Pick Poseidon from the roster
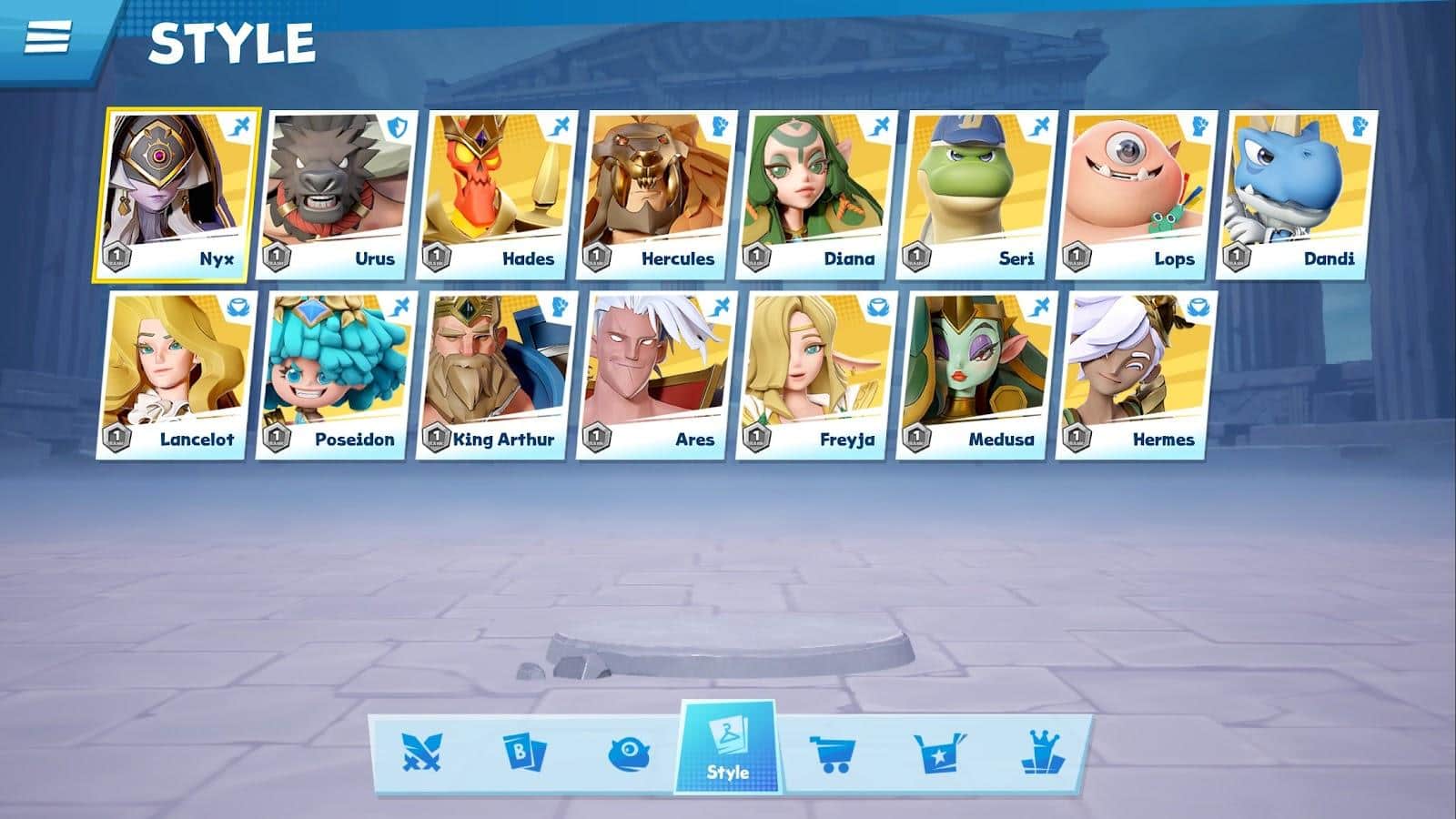Image resolution: width=1456 pixels, height=819 pixels. 337,375
